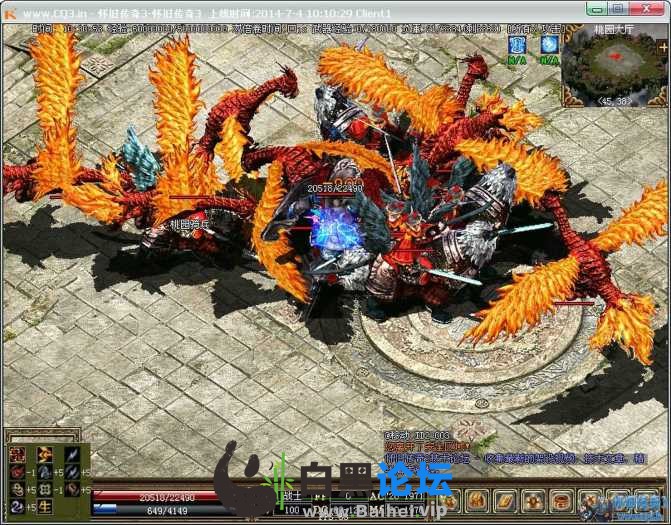
Task: Activate the blue swirling orb skill icon
Action: [548, 45]
